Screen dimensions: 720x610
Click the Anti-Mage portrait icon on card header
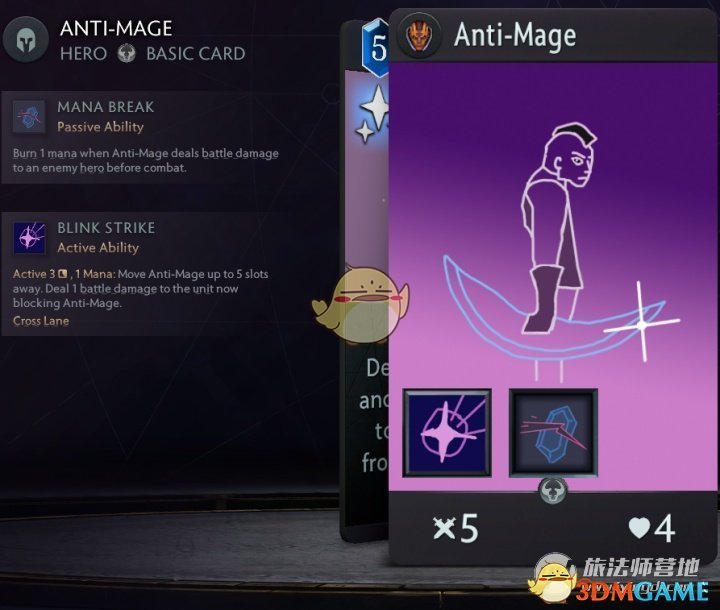pos(418,36)
